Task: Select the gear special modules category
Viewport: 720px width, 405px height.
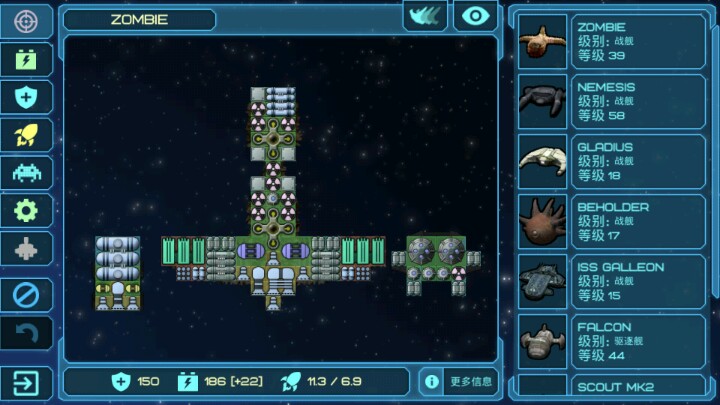Action: 26,210
